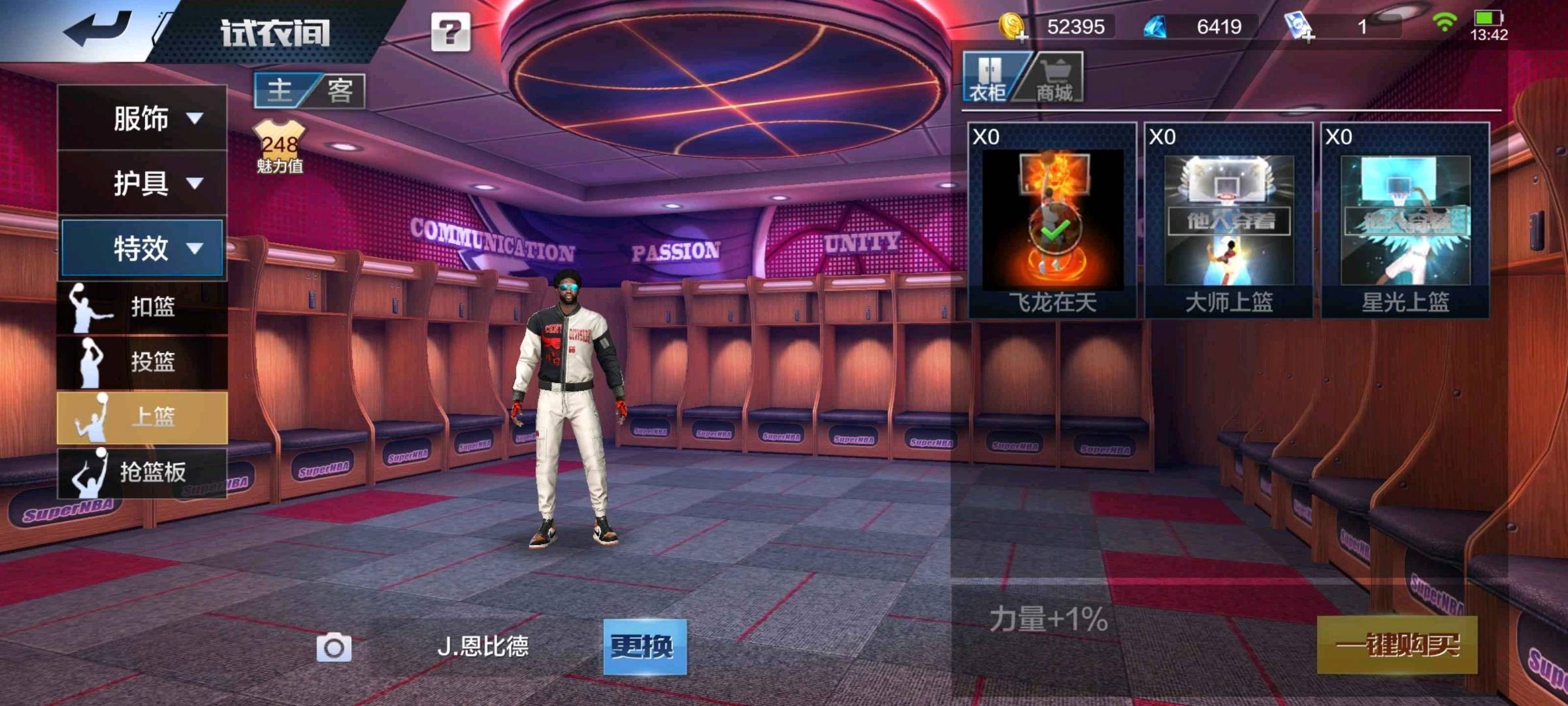This screenshot has height=706, width=1568.
Task: Expand the 护具 protective gear dropdown
Action: tap(142, 183)
